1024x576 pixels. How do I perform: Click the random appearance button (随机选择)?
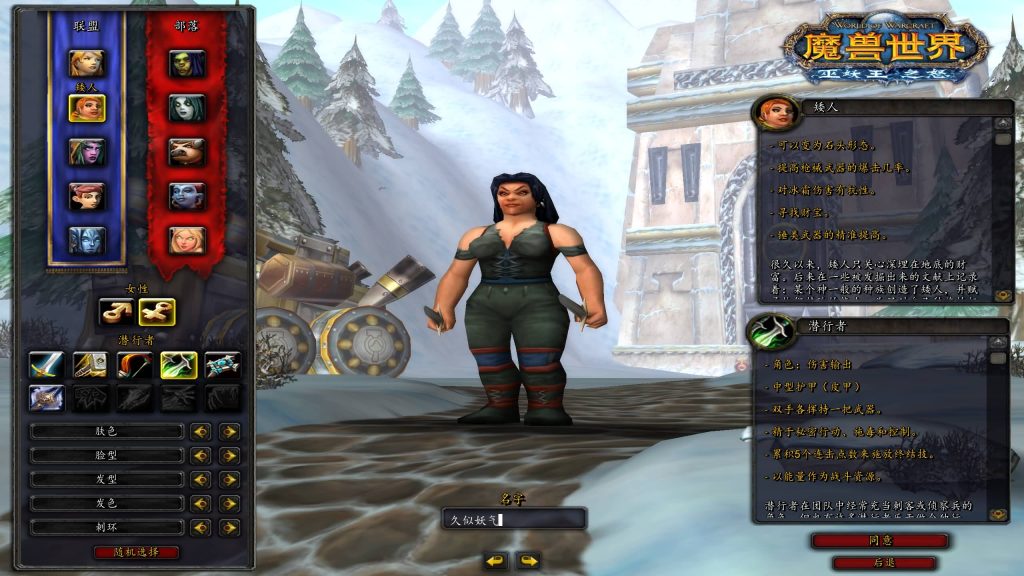coord(136,552)
